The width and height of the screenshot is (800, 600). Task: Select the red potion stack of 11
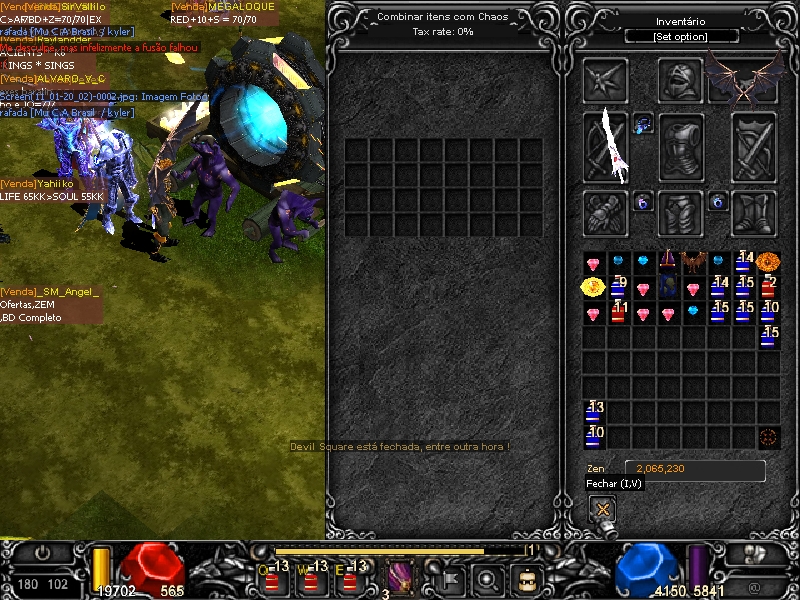tap(618, 313)
